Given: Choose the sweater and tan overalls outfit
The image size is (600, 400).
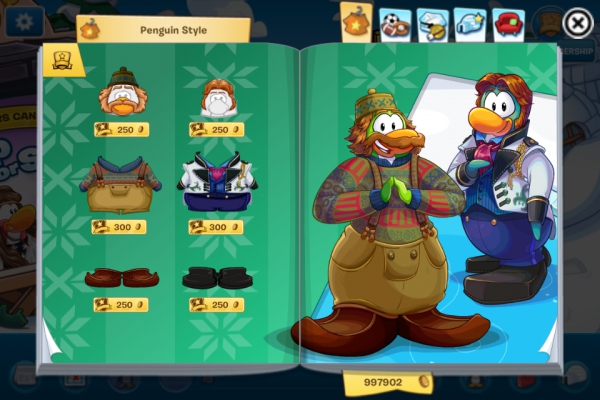Looking at the screenshot, I should click(x=120, y=185).
